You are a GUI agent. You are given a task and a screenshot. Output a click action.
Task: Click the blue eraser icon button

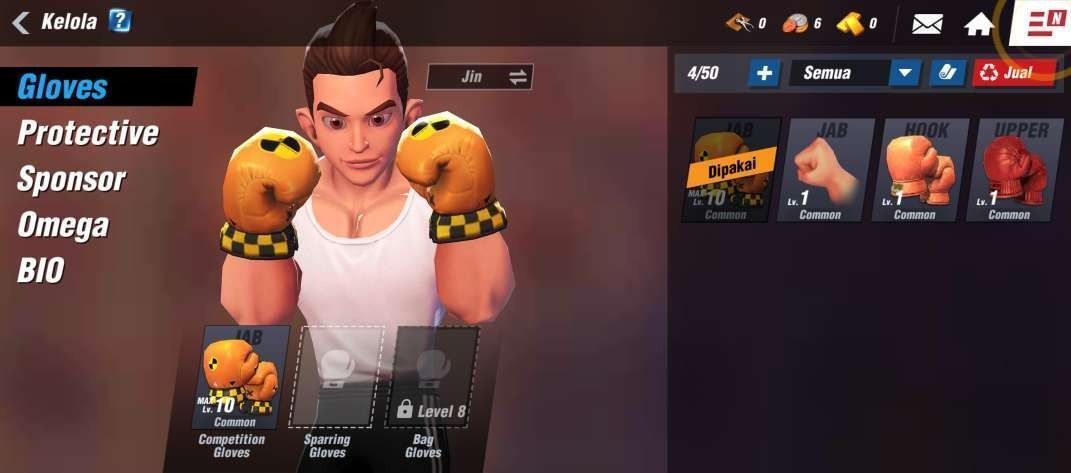pyautogui.click(x=944, y=73)
